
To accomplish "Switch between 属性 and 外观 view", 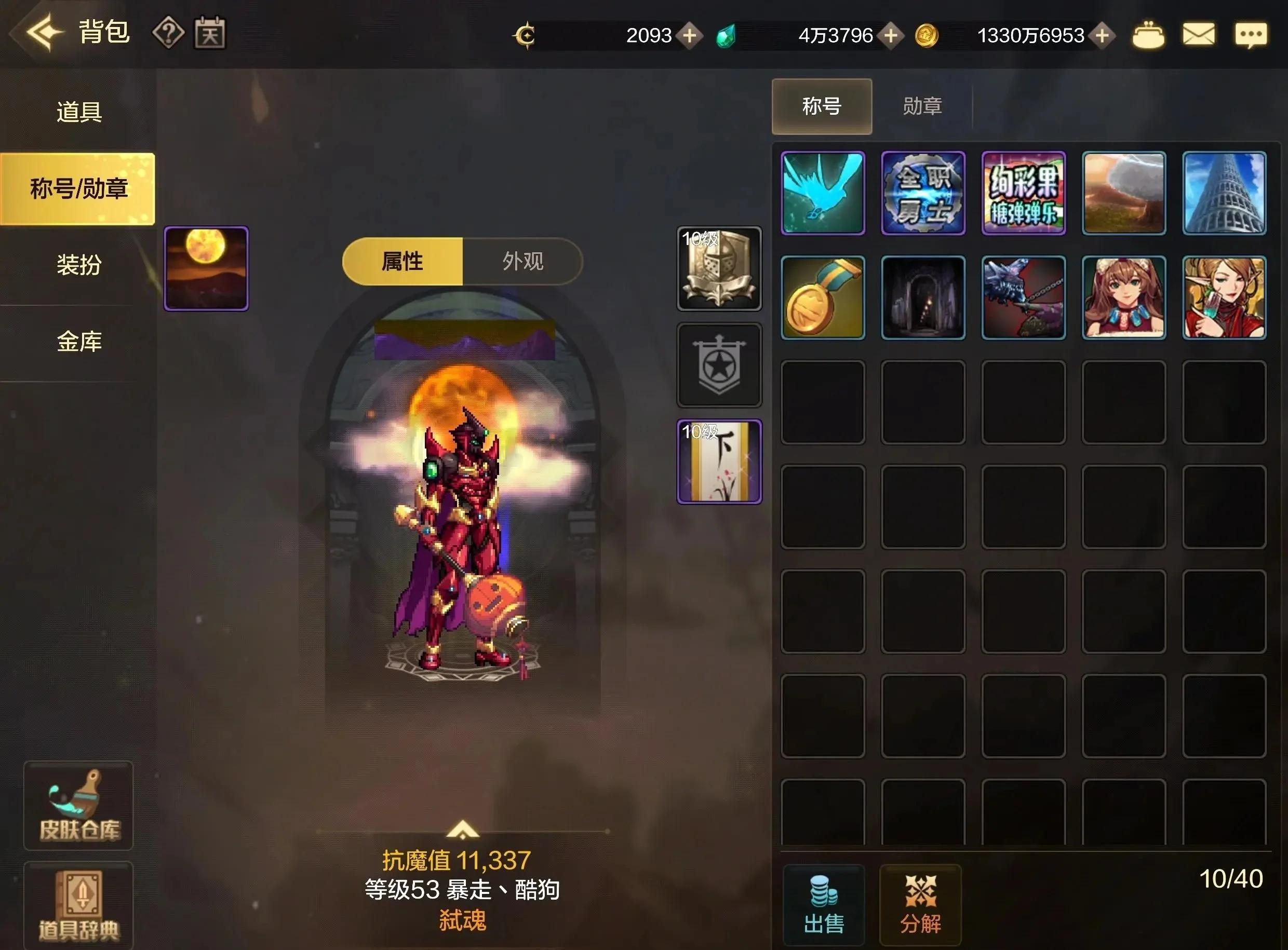I will coord(524,261).
